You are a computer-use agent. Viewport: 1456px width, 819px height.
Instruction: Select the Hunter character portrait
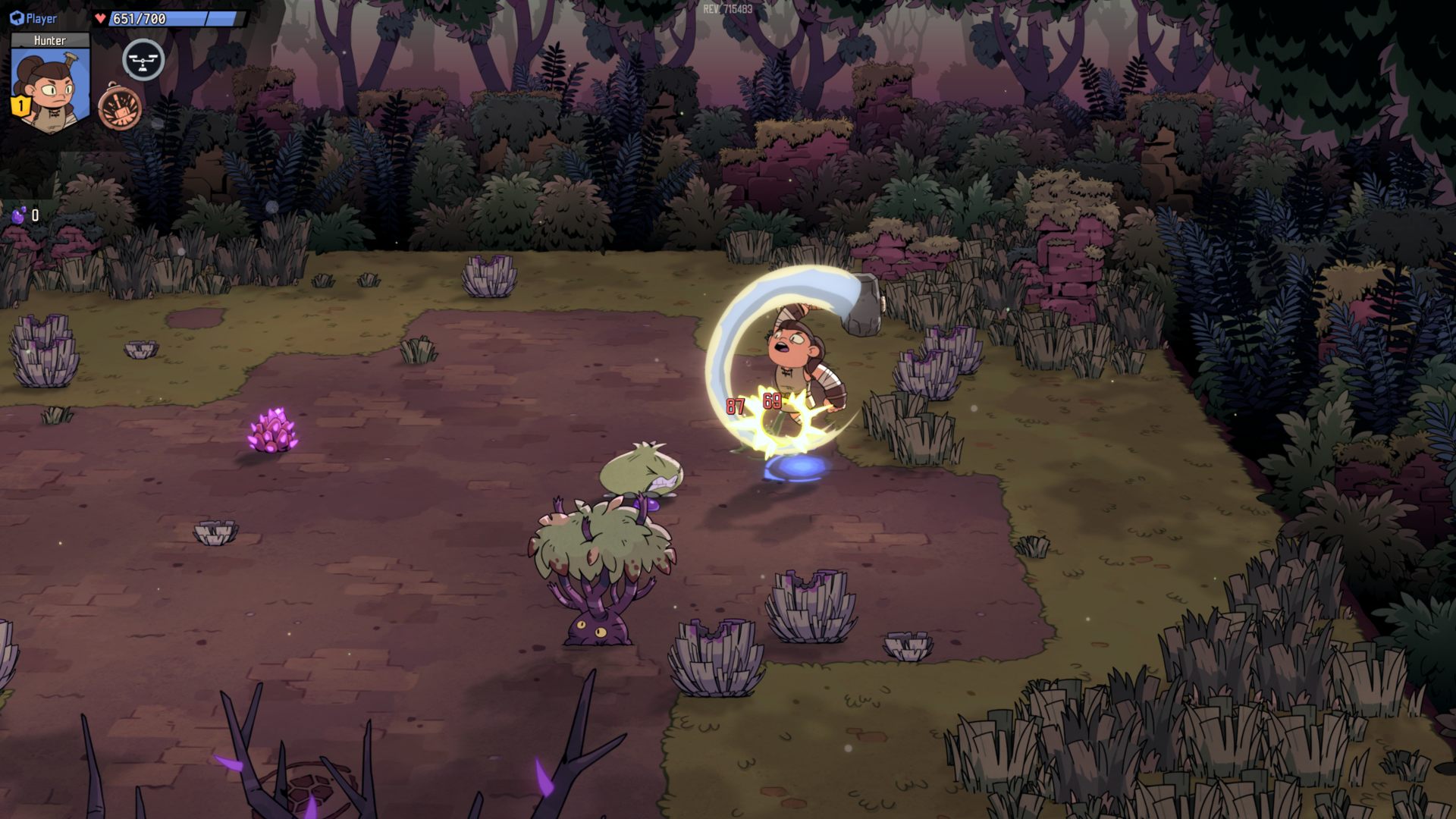[51, 87]
